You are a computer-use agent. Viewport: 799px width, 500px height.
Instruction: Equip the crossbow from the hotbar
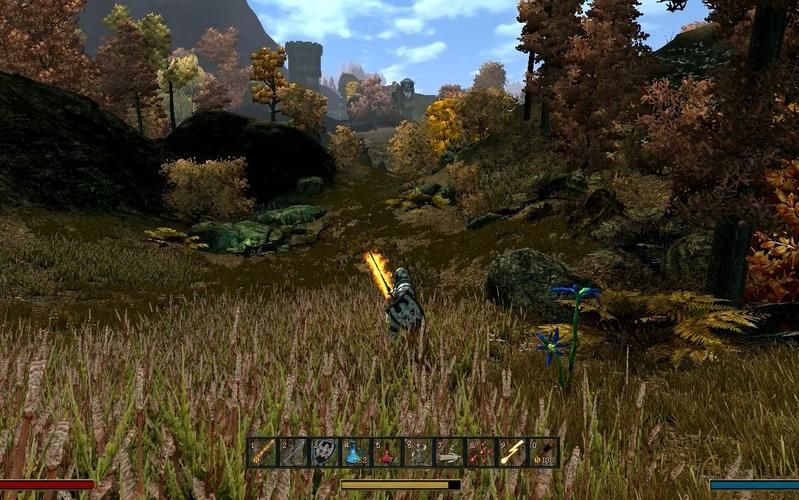pyautogui.click(x=448, y=452)
